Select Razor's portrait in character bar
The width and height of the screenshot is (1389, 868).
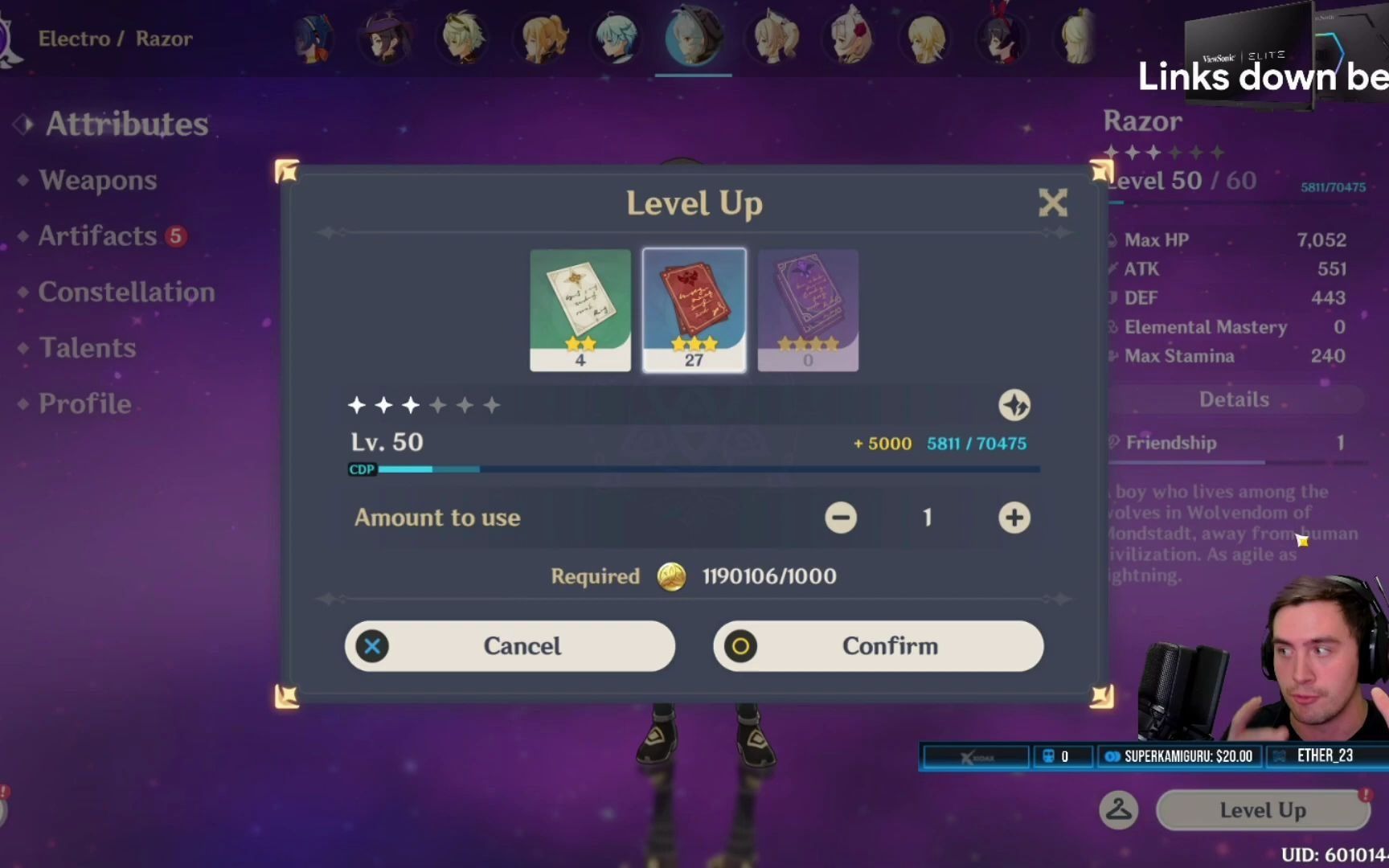click(693, 37)
